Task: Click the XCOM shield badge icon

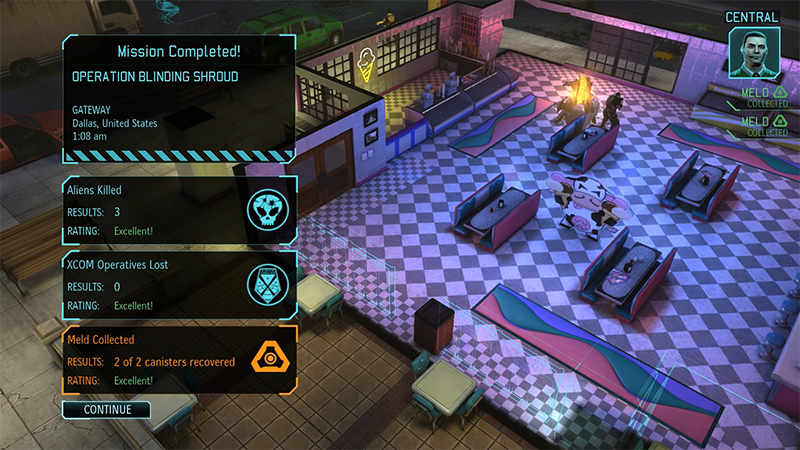Action: coord(267,285)
